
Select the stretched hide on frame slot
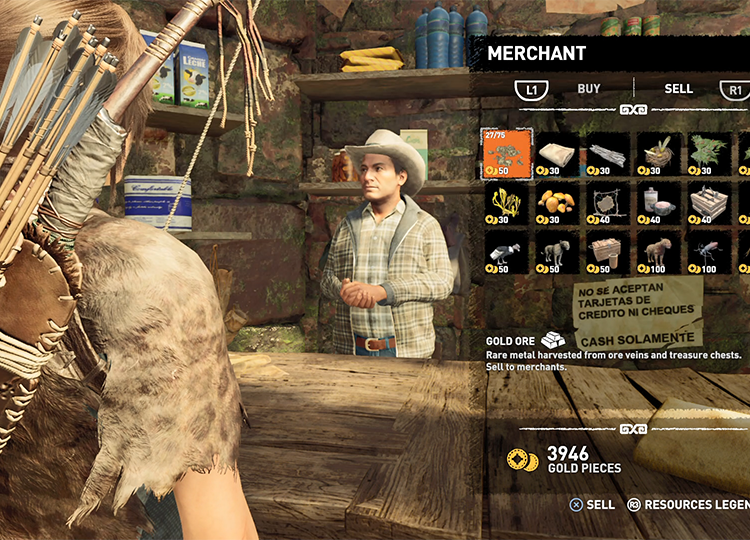pos(609,203)
